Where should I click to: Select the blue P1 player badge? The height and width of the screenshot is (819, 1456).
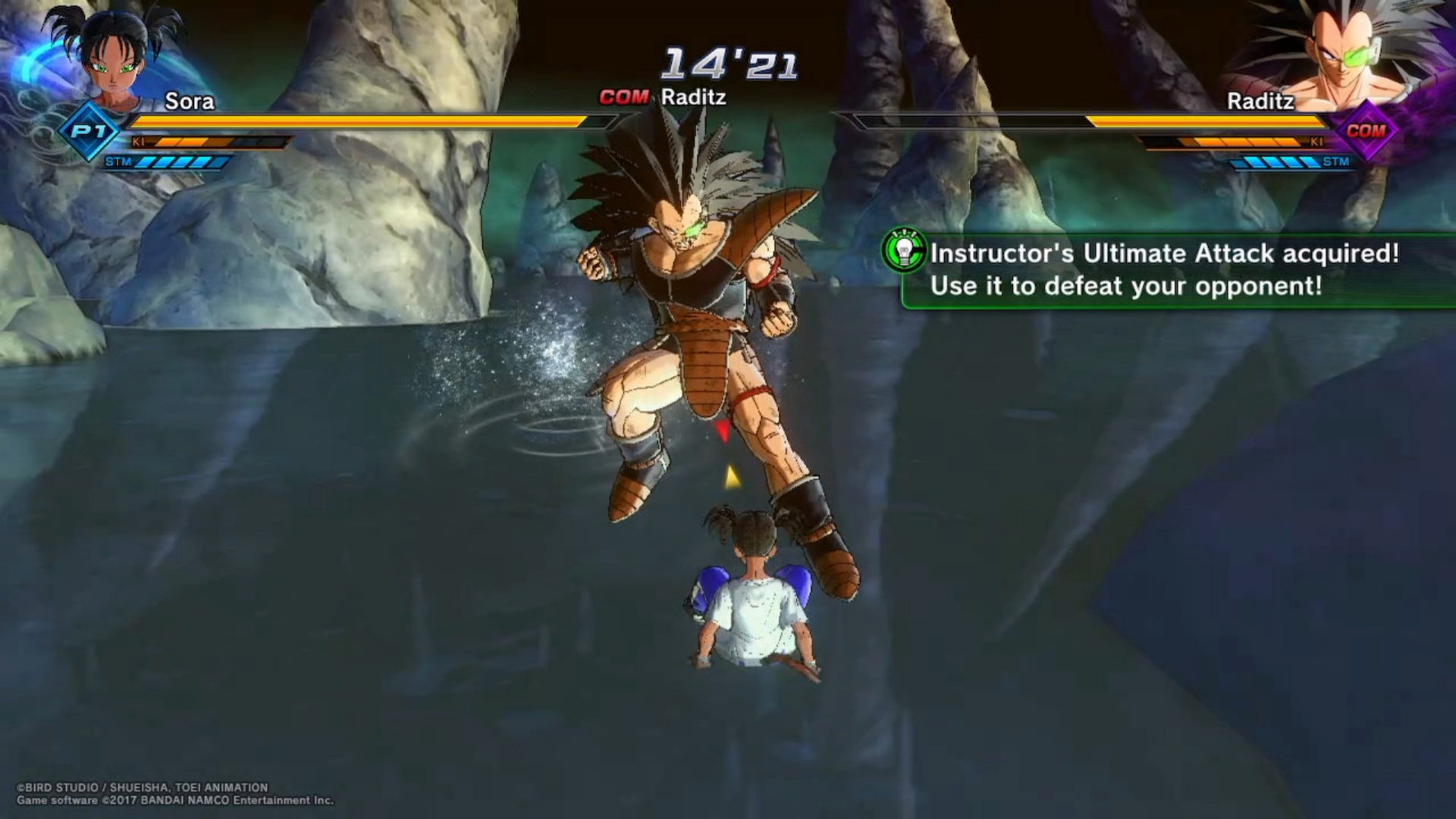coord(89,131)
